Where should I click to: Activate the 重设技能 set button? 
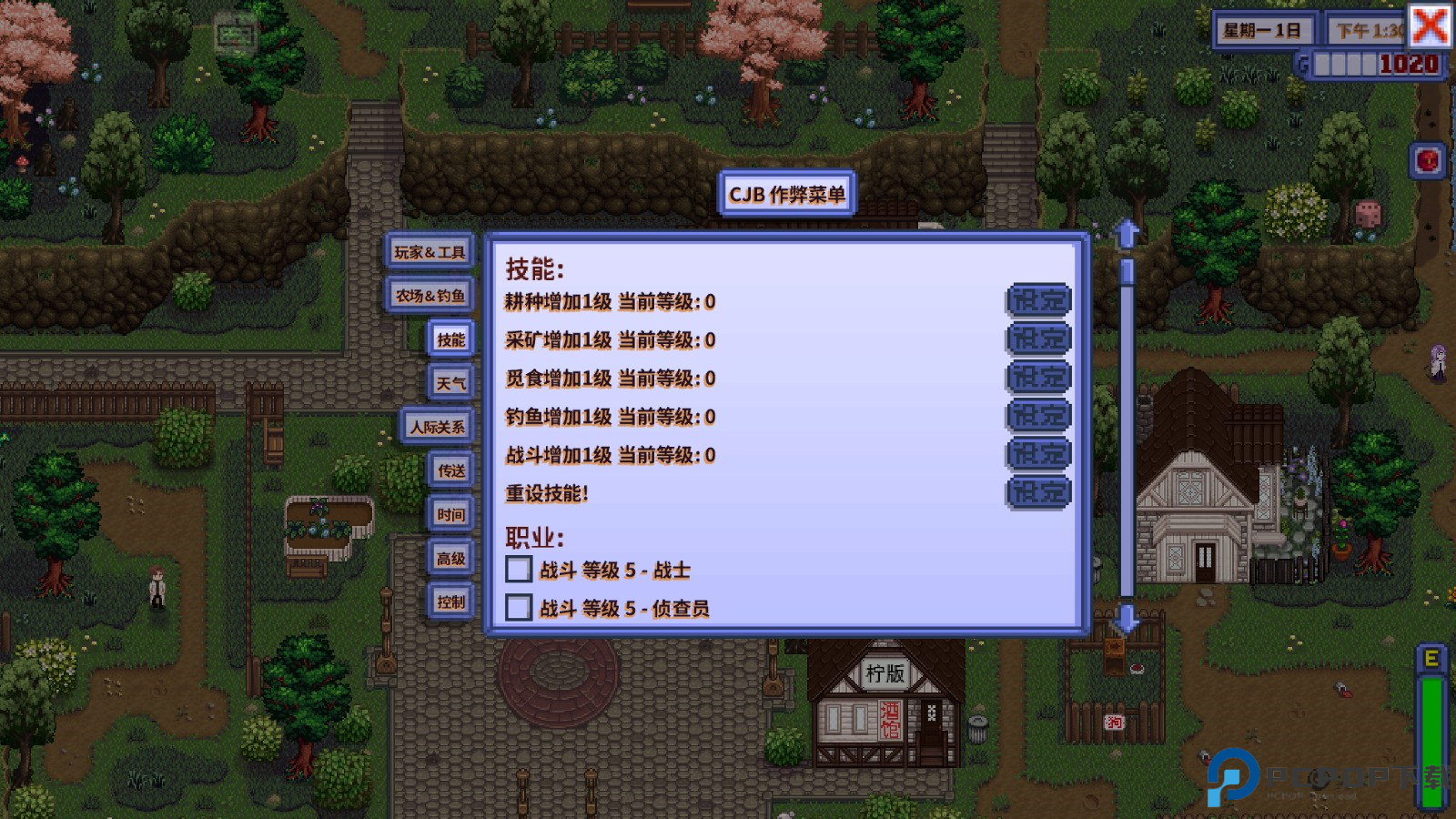point(1038,493)
